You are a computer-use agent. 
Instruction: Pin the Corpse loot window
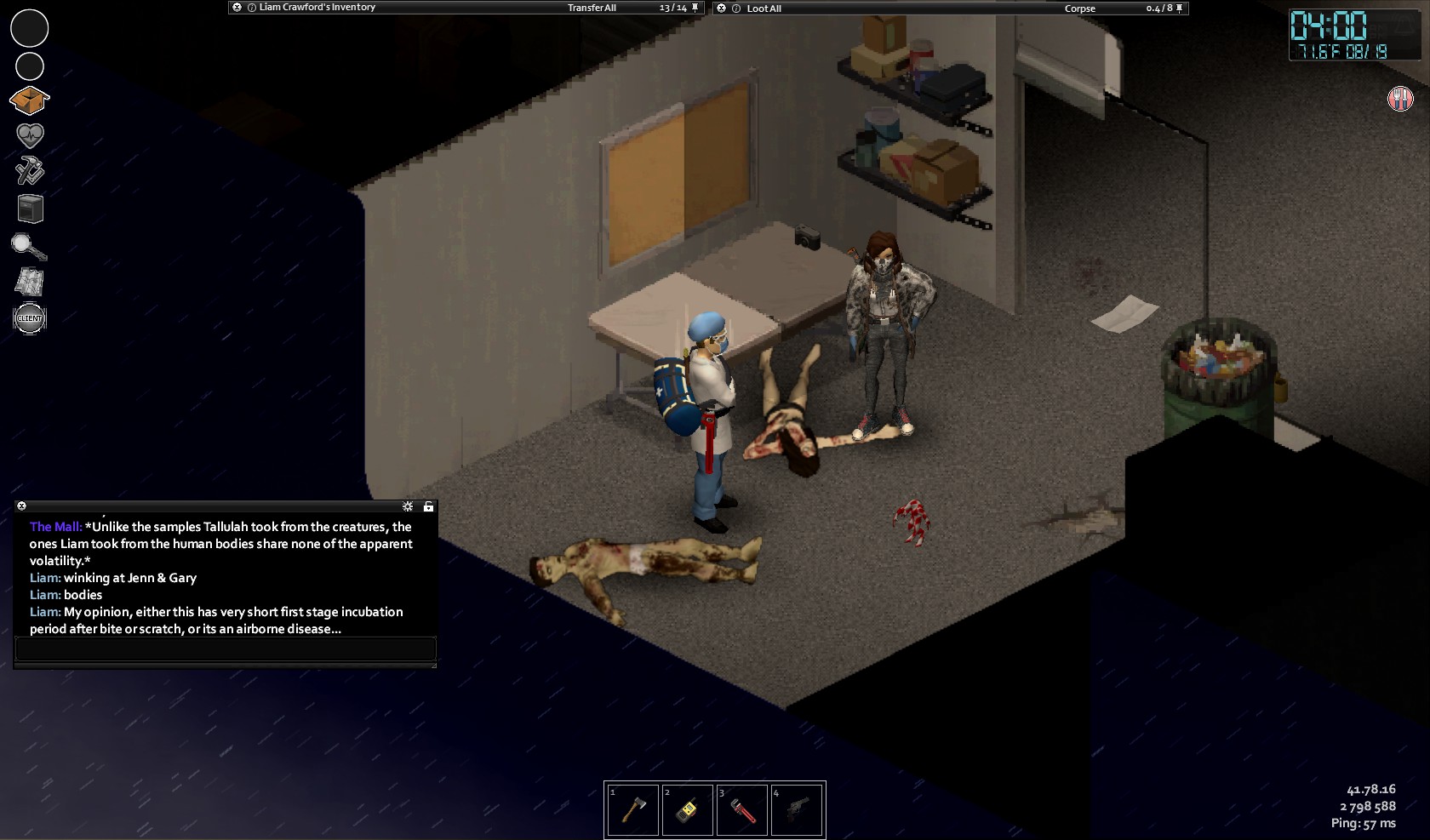1179,9
